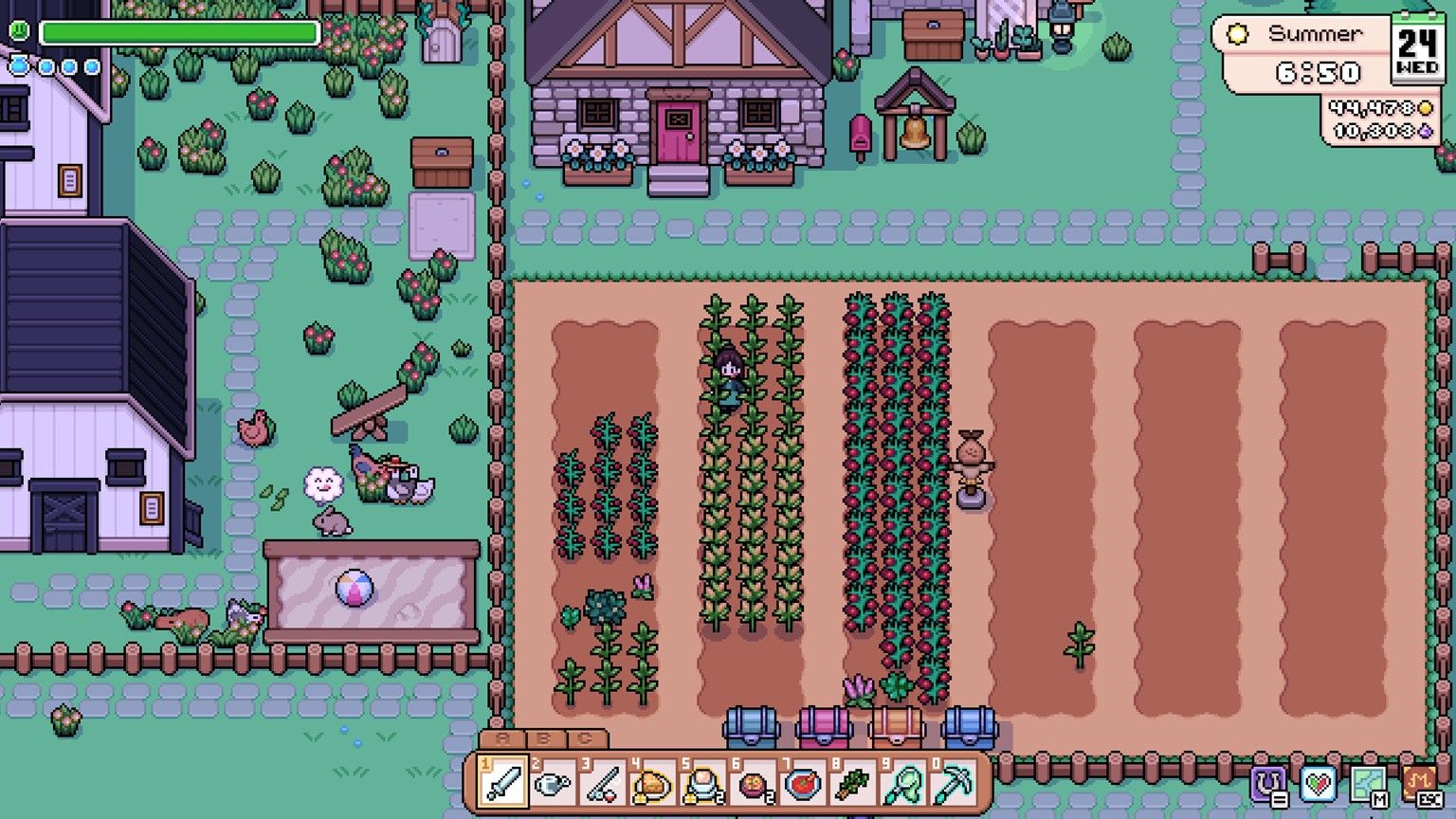
Task: Switch to hotbar tab C
Action: point(586,739)
